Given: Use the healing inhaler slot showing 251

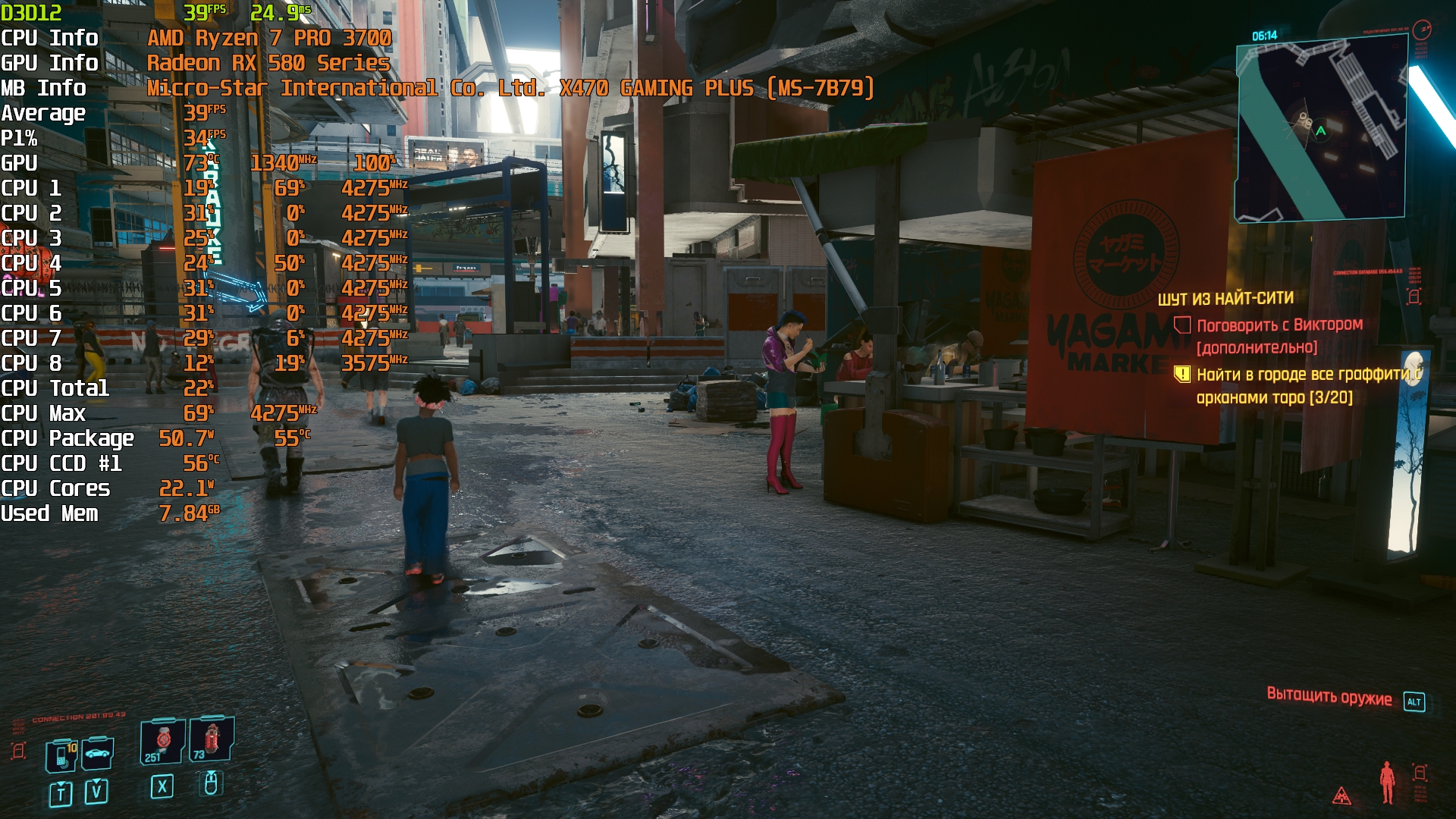Looking at the screenshot, I should pyautogui.click(x=162, y=741).
